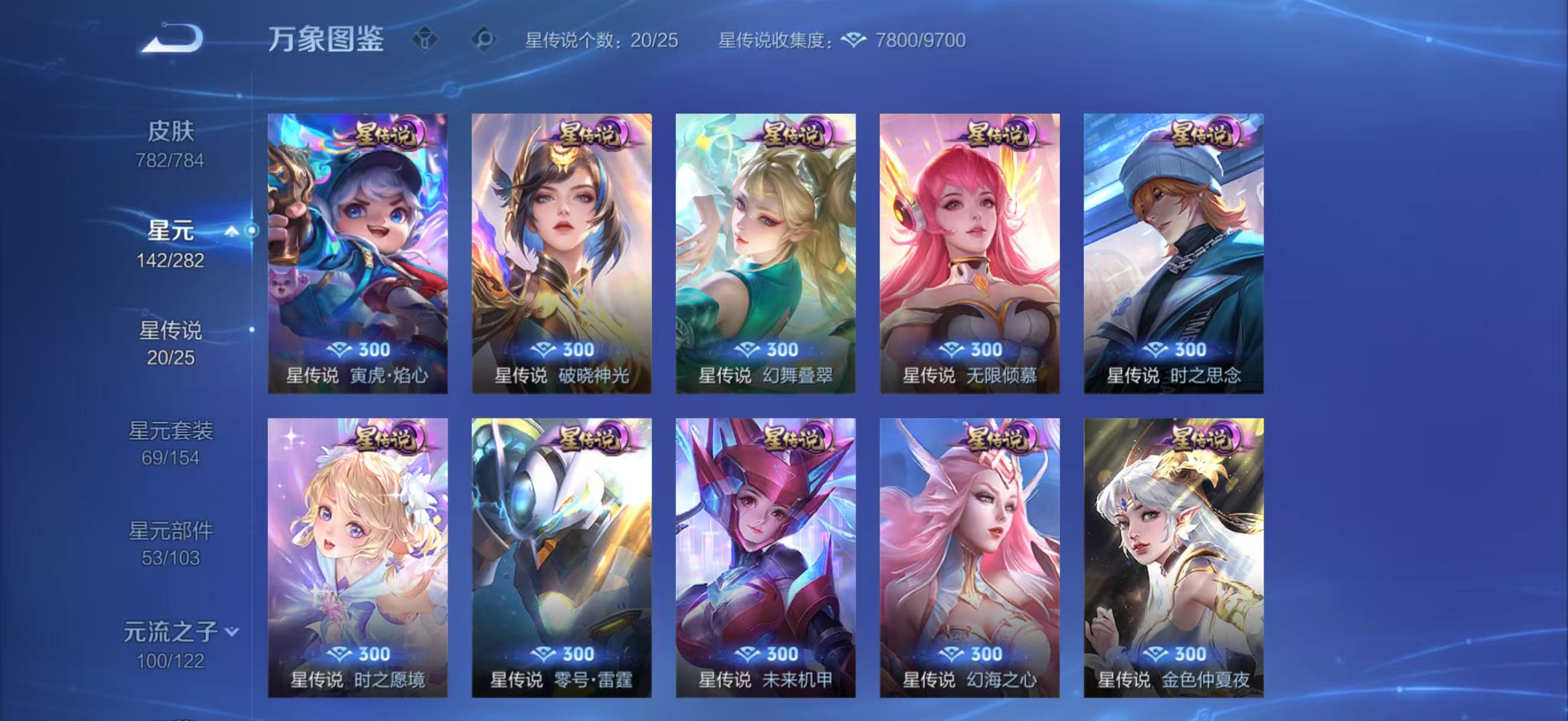Click the 星传说个数 20/25 counter
This screenshot has width=1568, height=721.
(x=603, y=41)
